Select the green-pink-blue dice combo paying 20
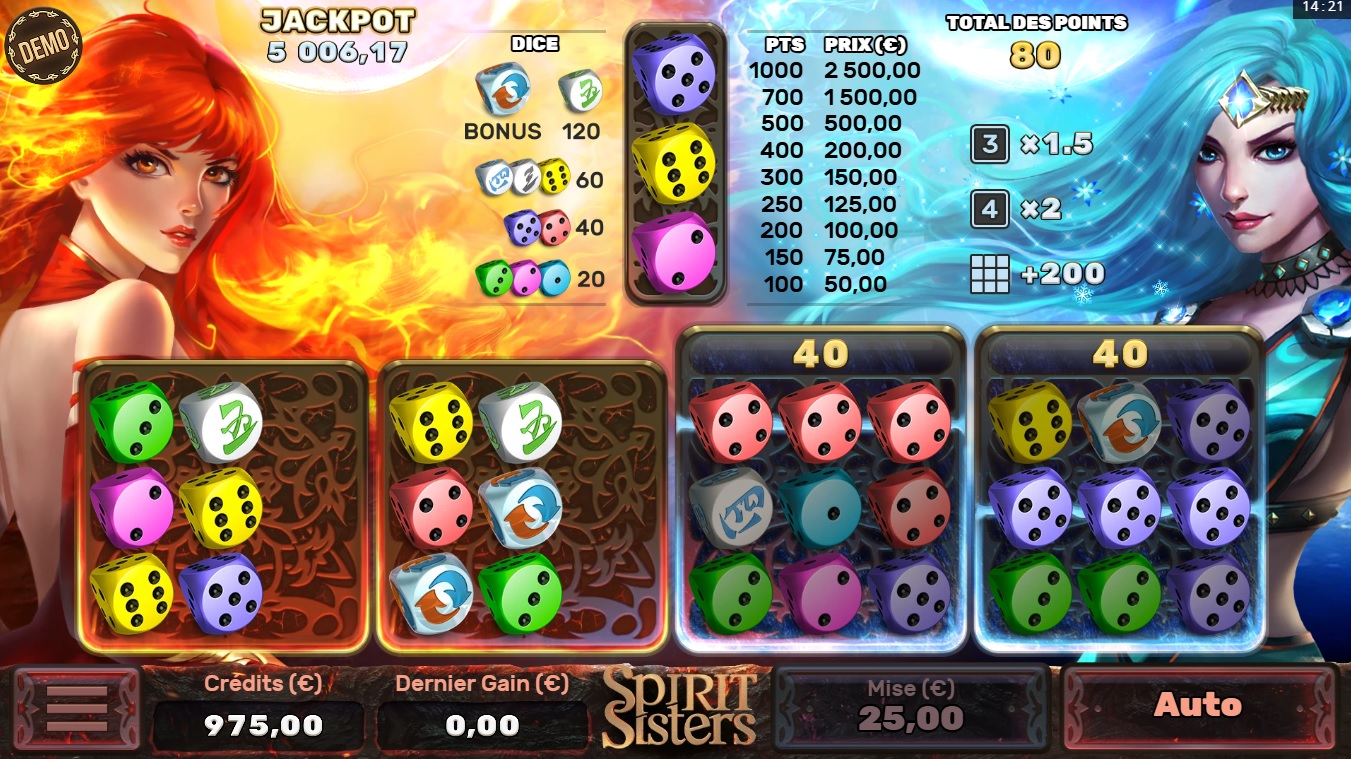 click(525, 277)
